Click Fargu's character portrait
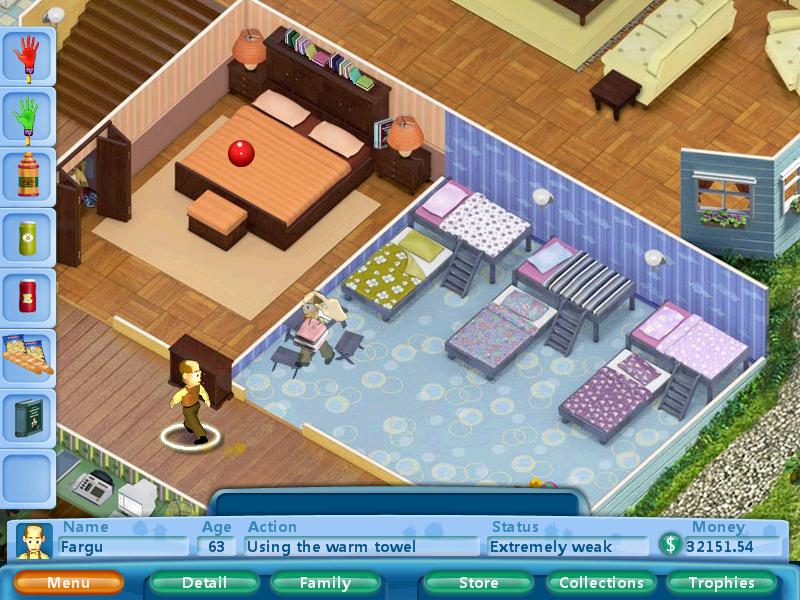Screen dimensions: 800x600 tap(35, 542)
